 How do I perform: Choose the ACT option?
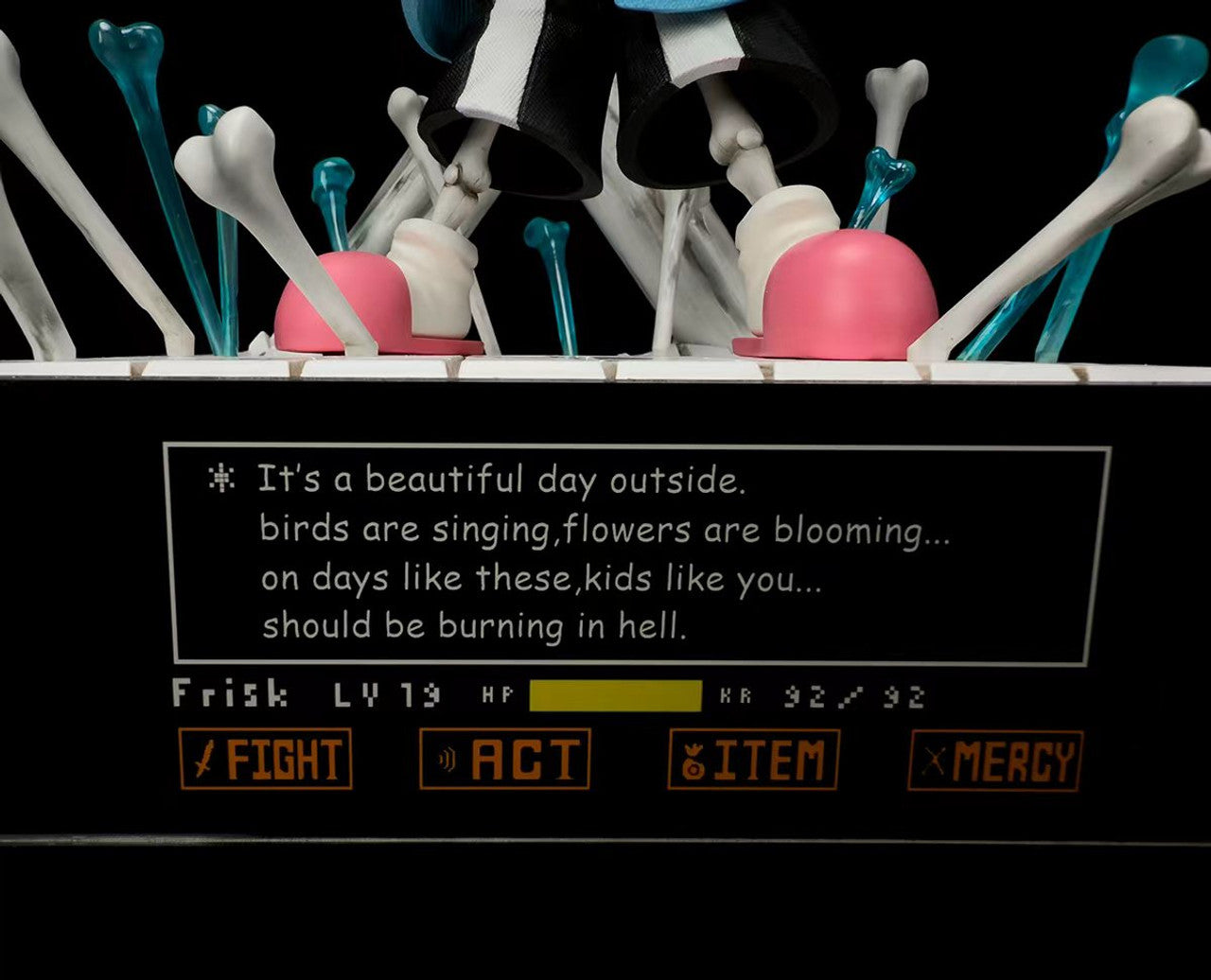point(505,759)
